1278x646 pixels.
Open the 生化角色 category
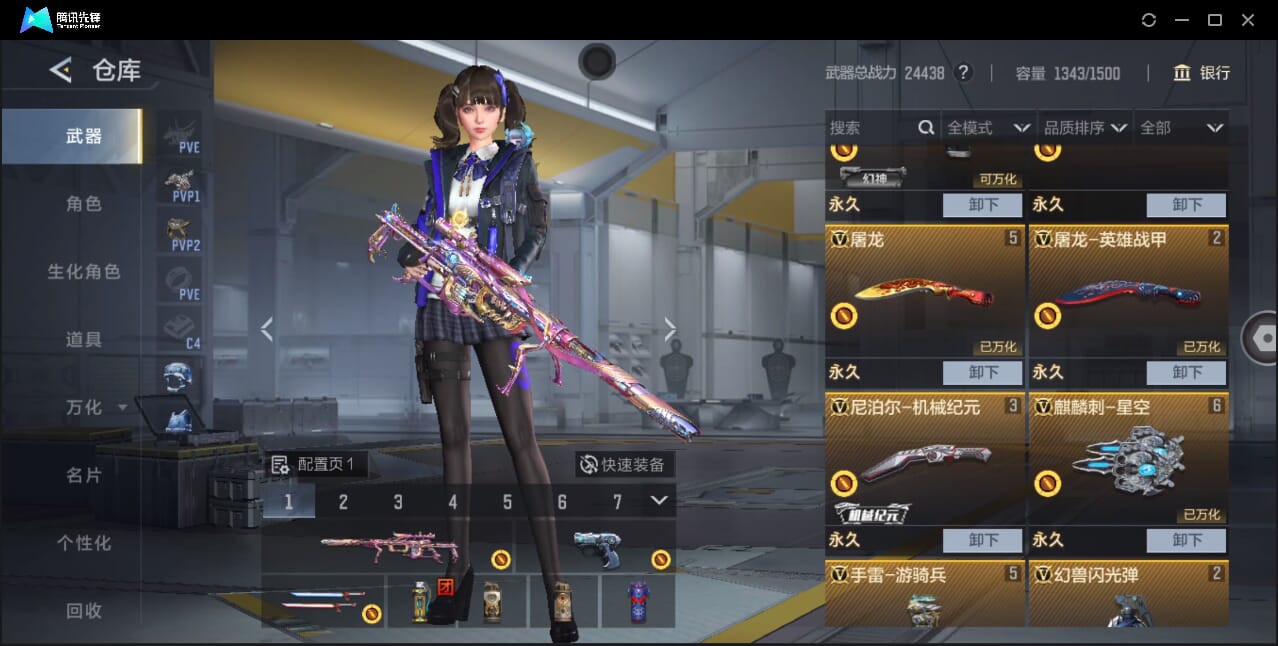click(84, 272)
